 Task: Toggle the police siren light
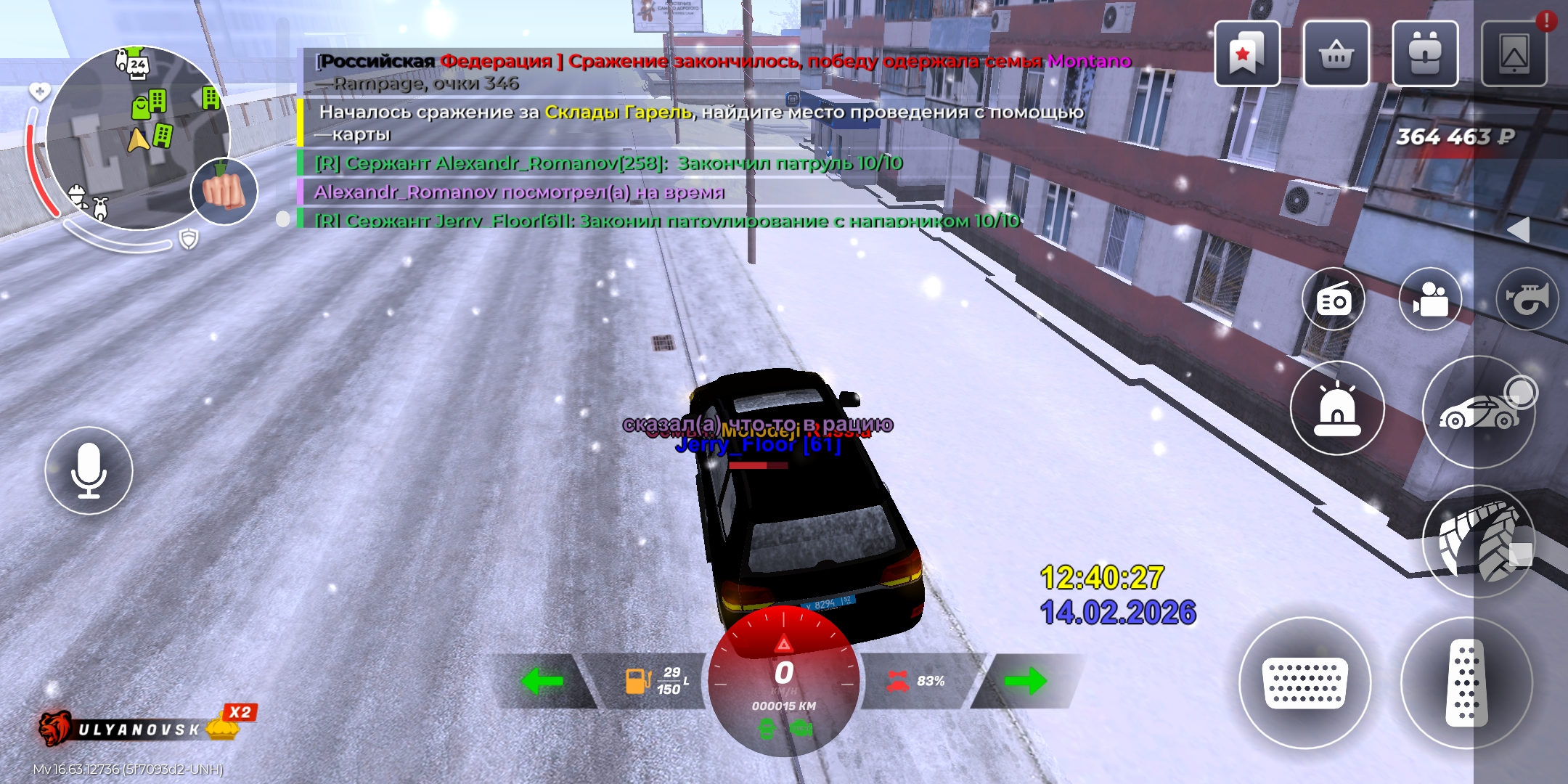(1336, 408)
